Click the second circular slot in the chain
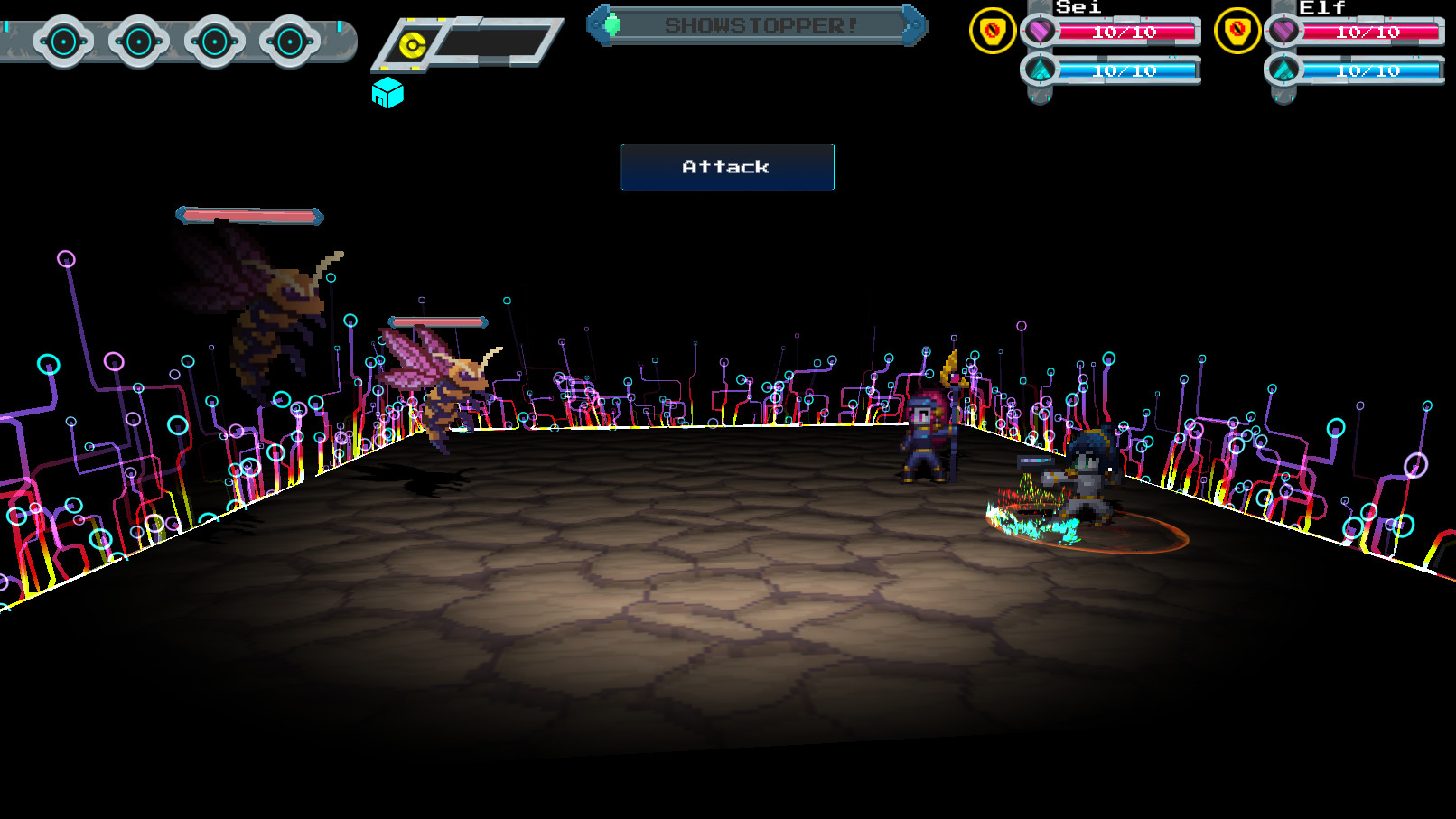 coord(138,41)
